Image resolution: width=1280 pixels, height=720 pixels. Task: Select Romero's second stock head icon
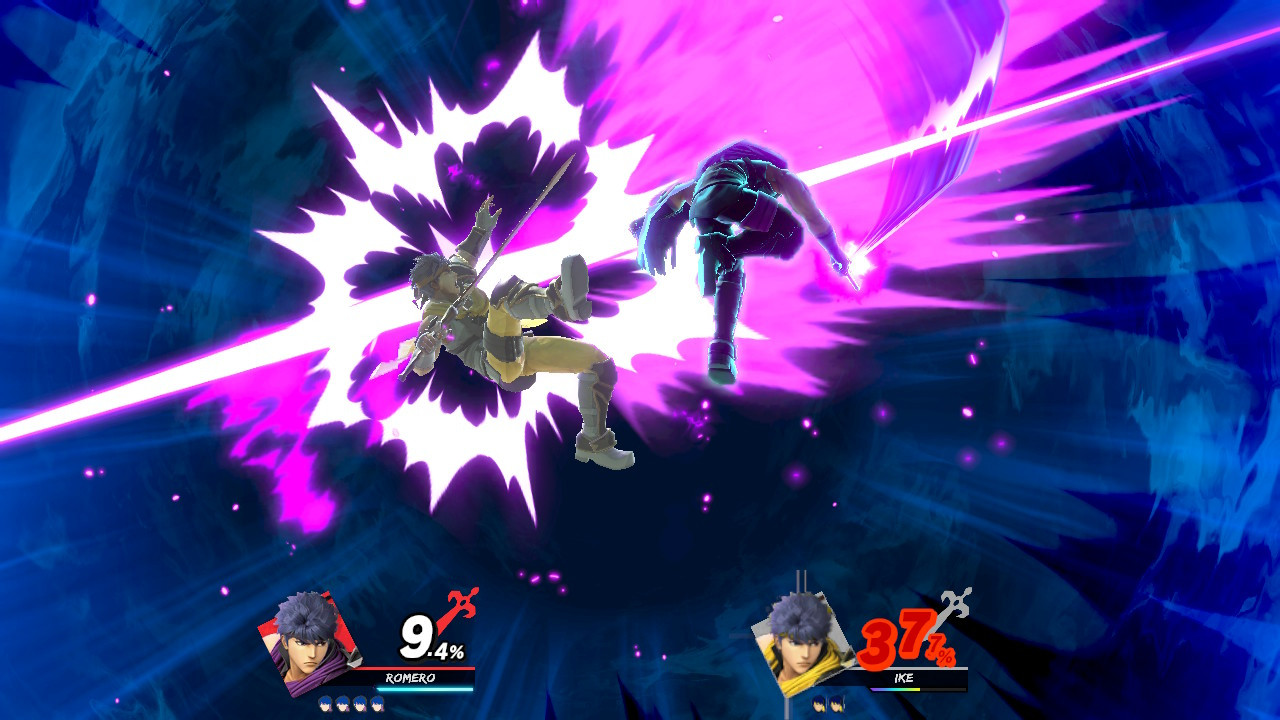(x=341, y=703)
